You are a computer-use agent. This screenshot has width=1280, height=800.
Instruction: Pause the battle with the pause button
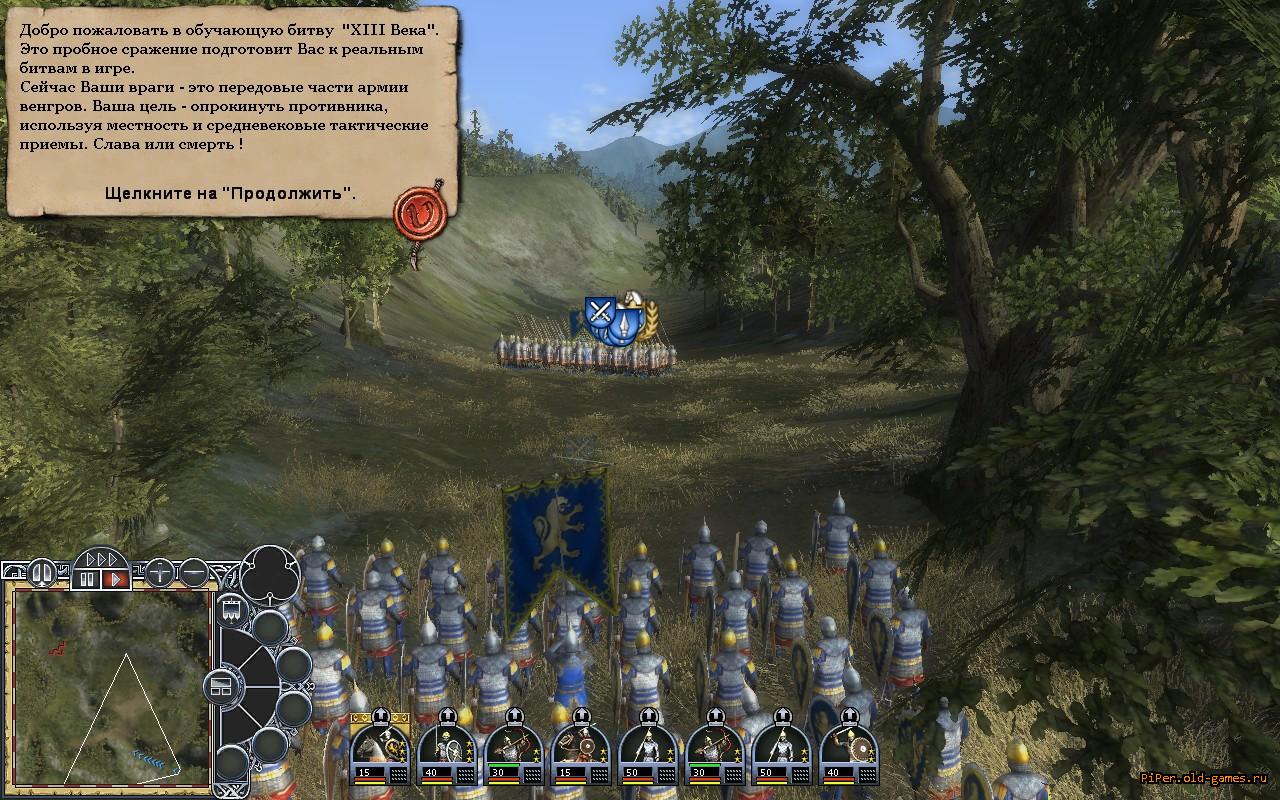click(87, 578)
